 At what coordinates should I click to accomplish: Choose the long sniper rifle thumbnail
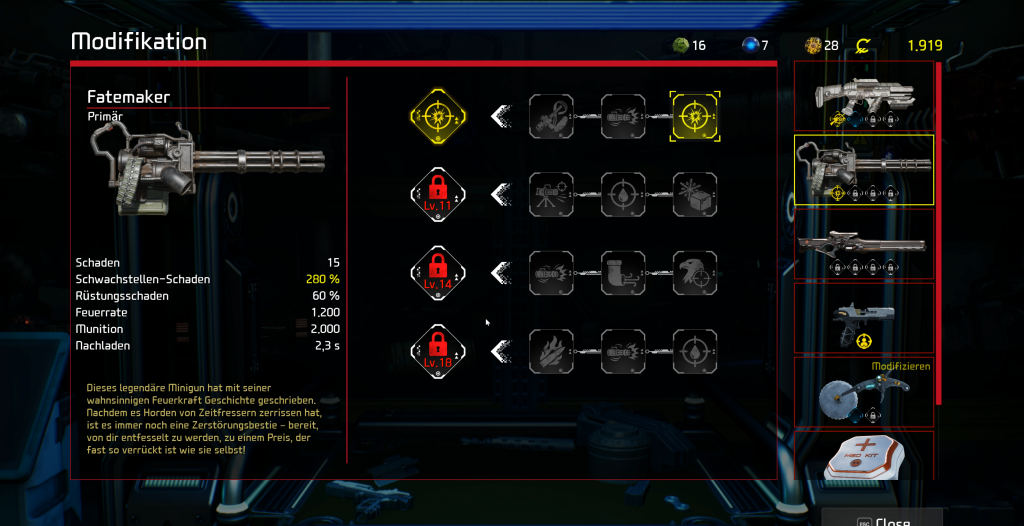pyautogui.click(x=863, y=244)
